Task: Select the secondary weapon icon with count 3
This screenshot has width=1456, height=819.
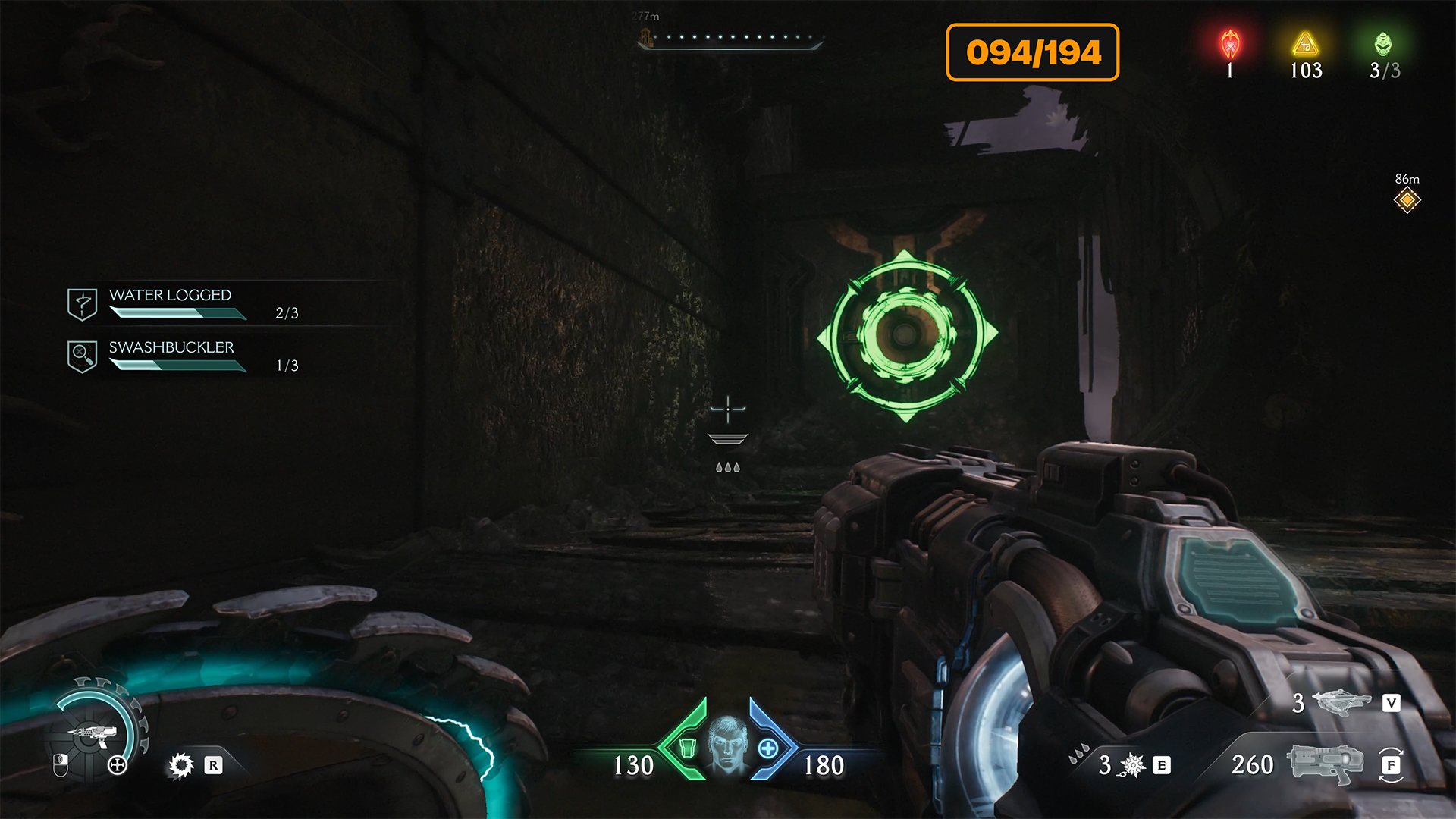Action: 1341,702
